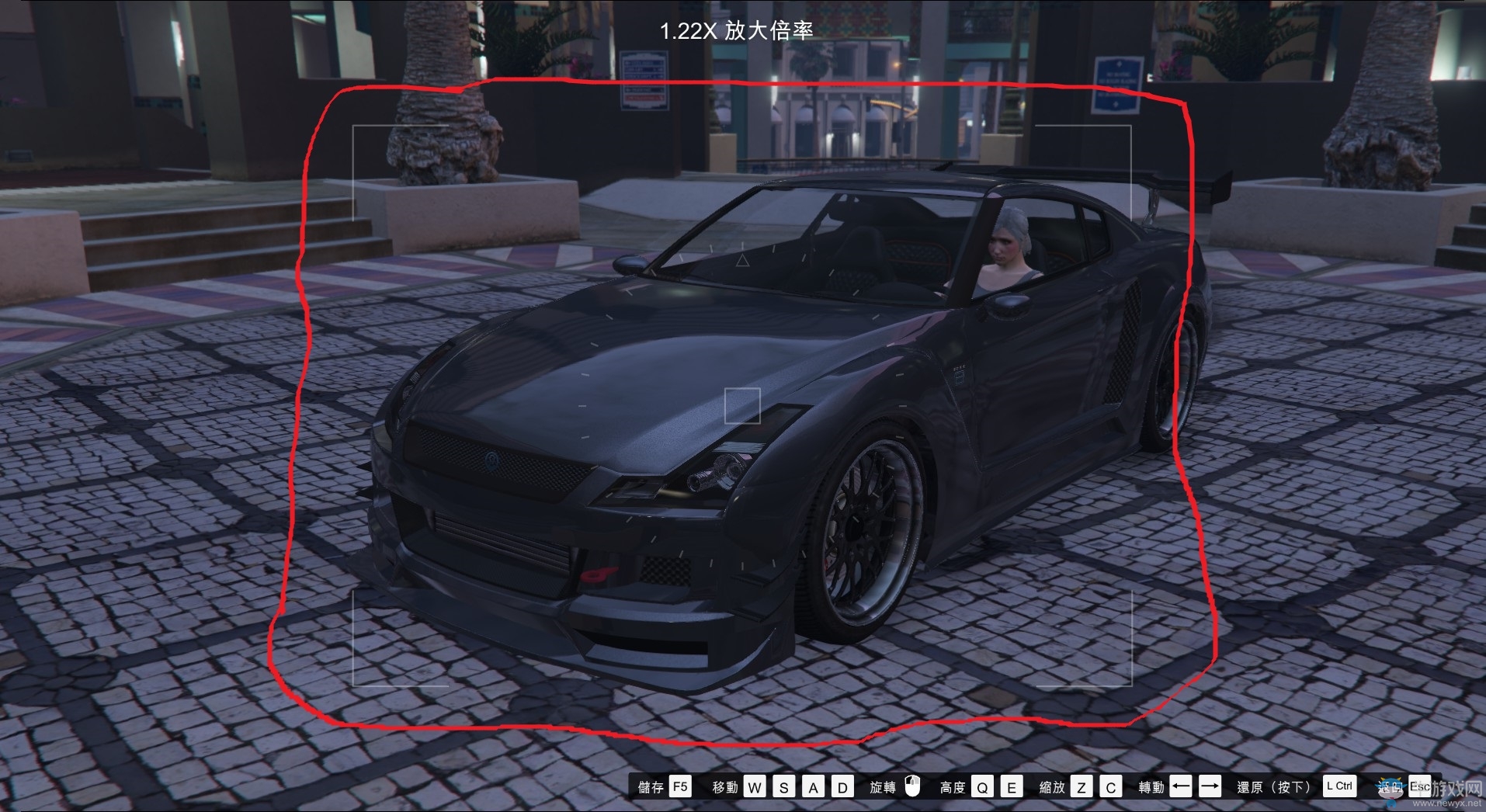The image size is (1486, 812).
Task: Select the E key icon in height controls
Action: [1011, 786]
